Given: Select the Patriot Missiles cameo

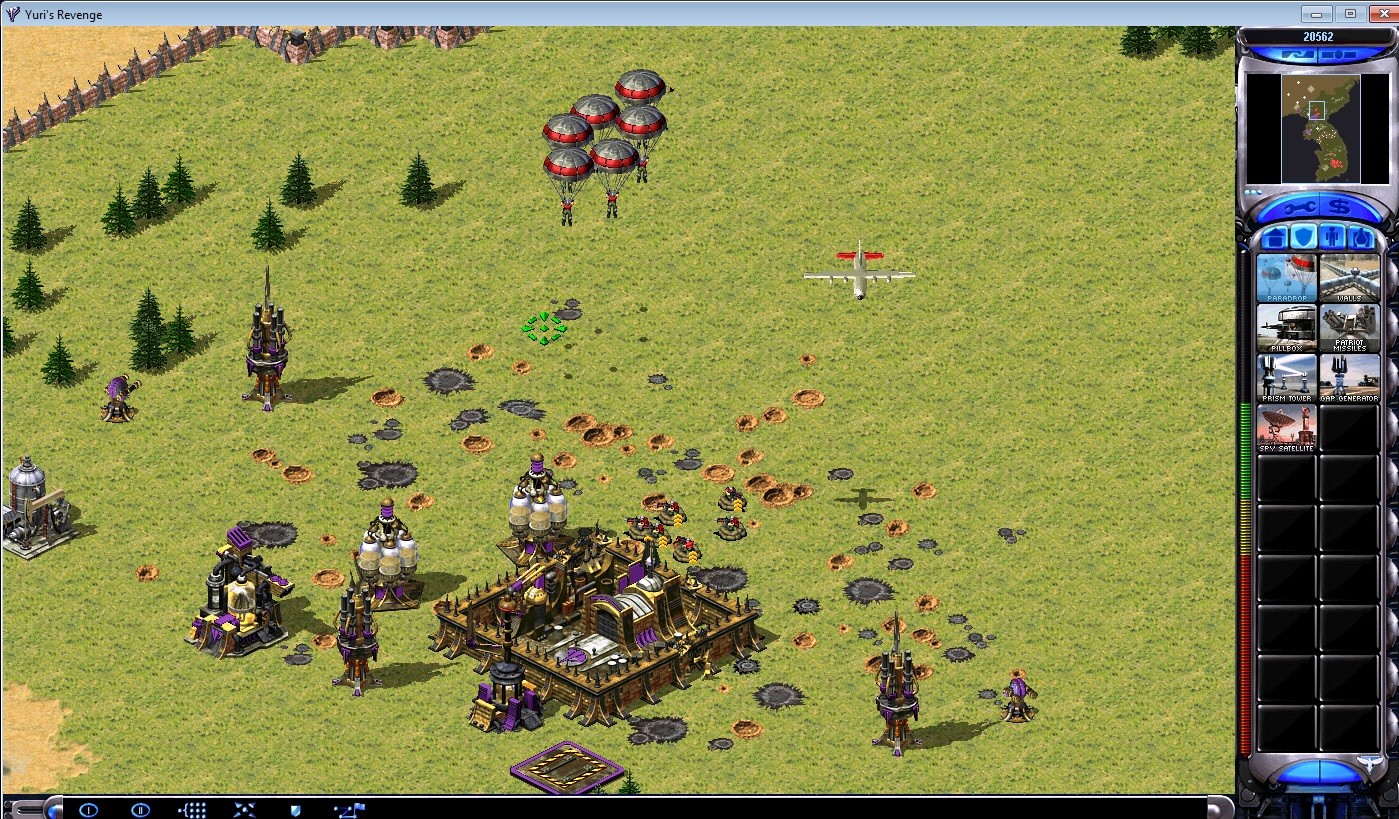Looking at the screenshot, I should [1349, 330].
